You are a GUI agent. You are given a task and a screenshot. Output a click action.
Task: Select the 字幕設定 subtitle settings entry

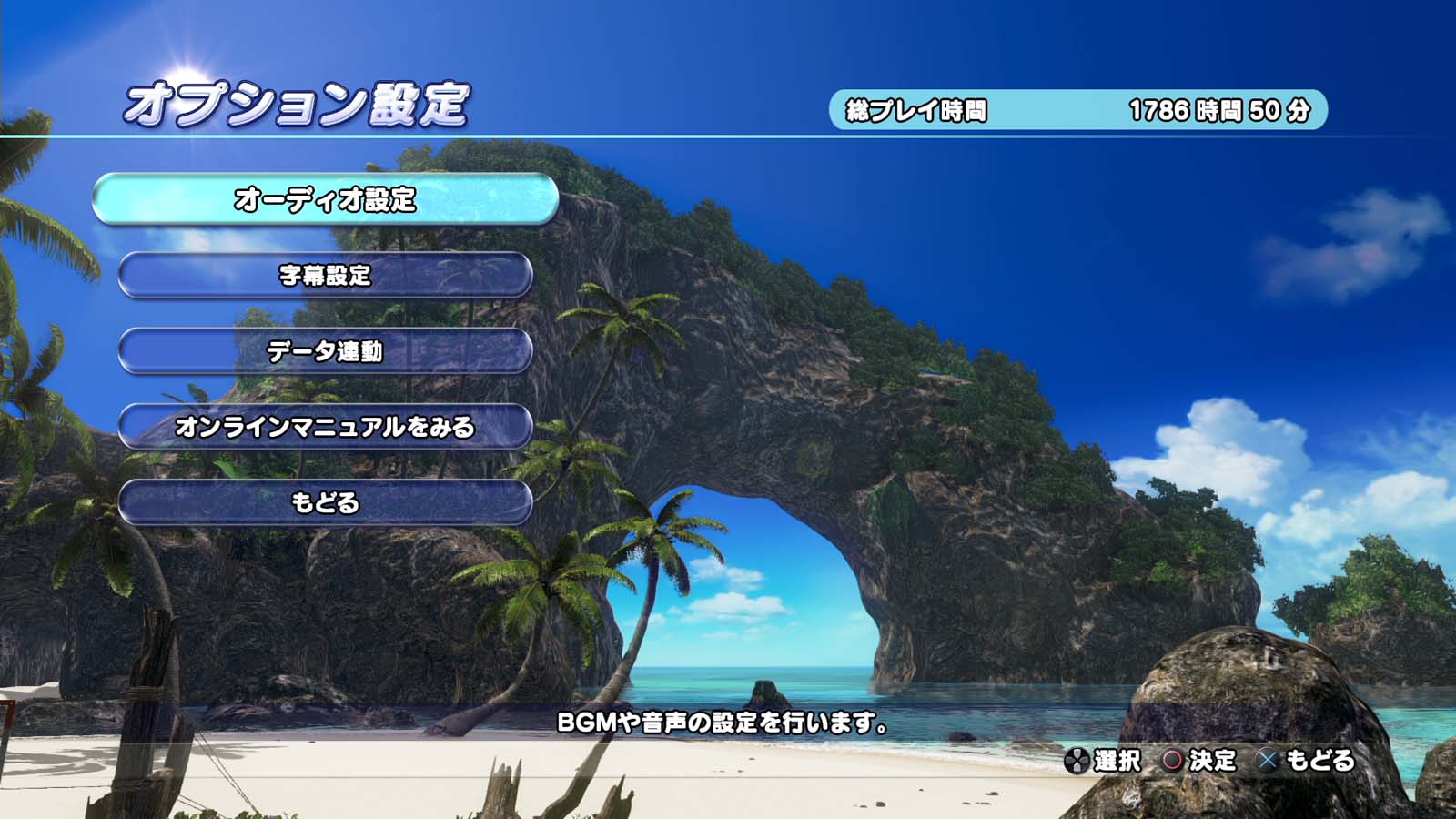click(x=325, y=275)
